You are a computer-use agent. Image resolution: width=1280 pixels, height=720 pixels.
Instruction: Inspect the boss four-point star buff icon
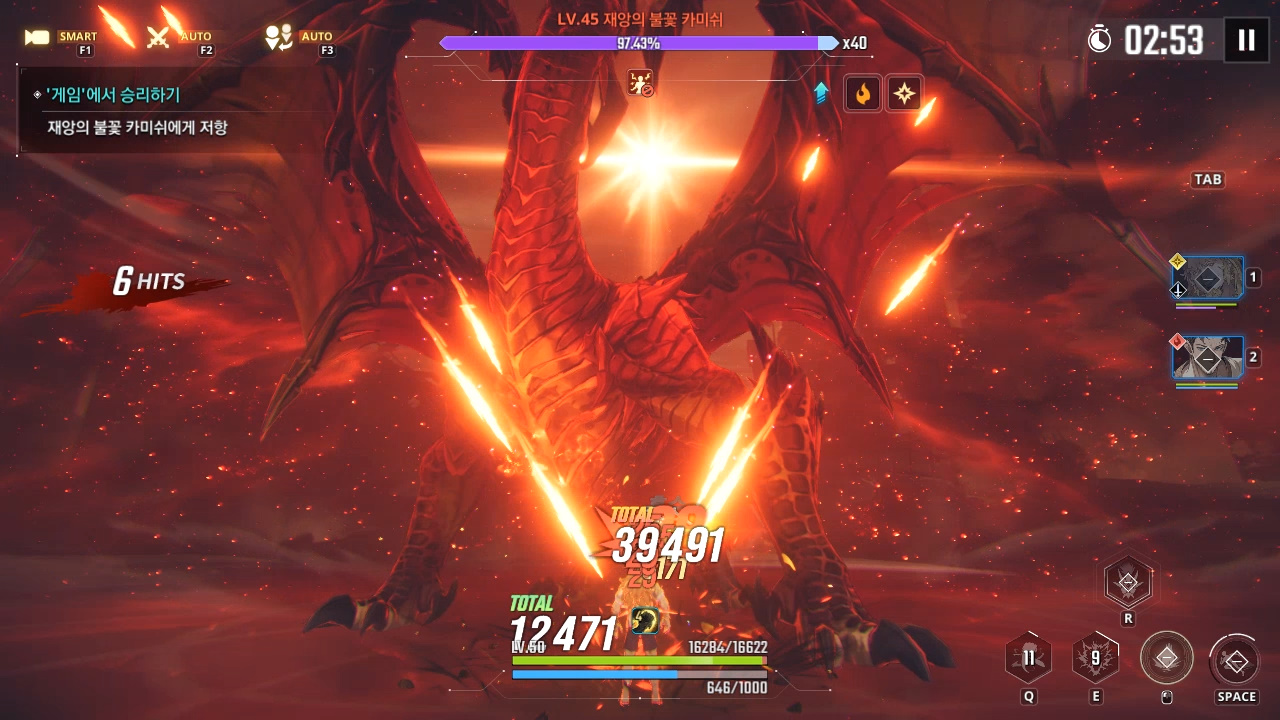pyautogui.click(x=904, y=93)
